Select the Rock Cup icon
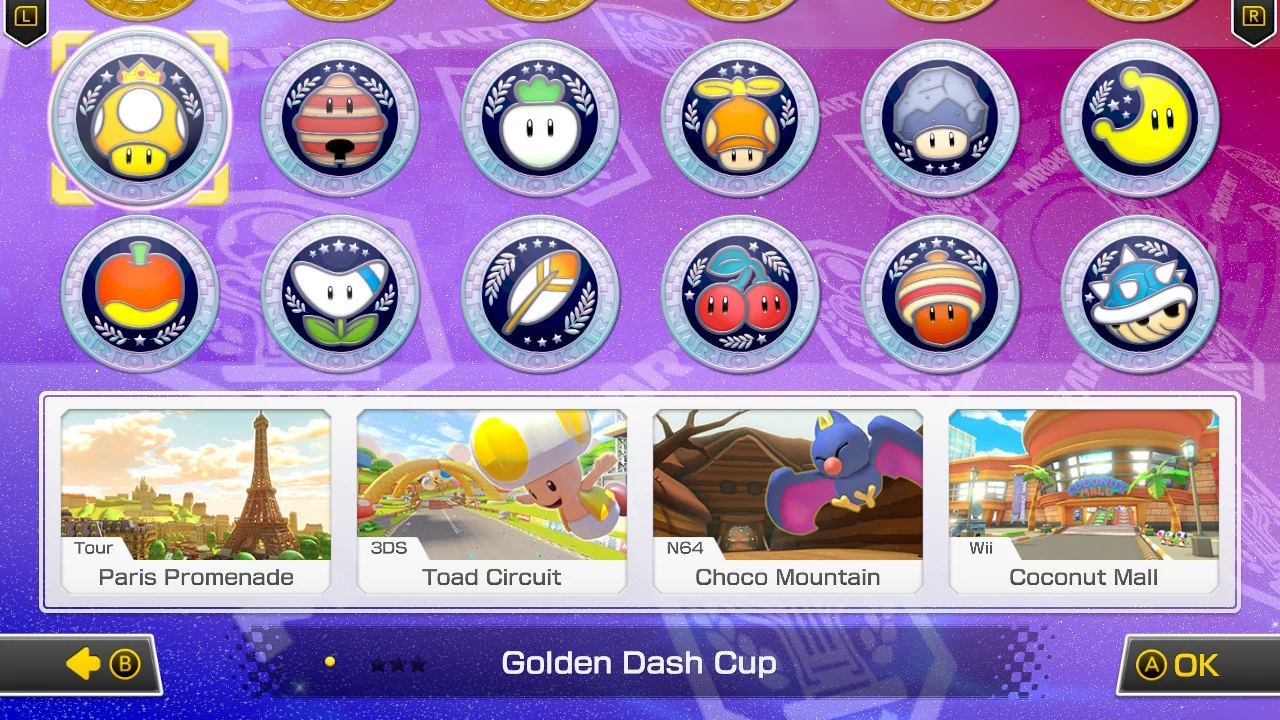 point(940,117)
